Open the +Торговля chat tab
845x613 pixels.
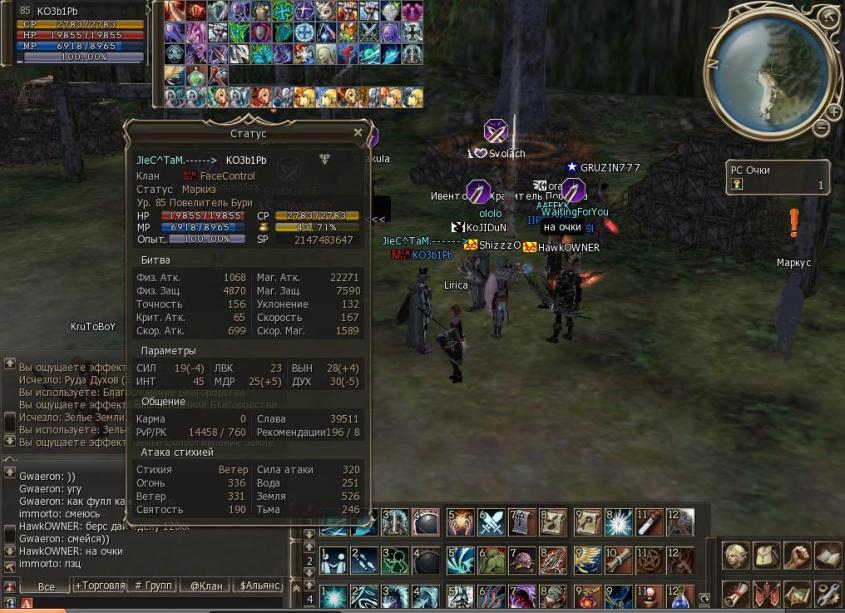pyautogui.click(x=100, y=585)
